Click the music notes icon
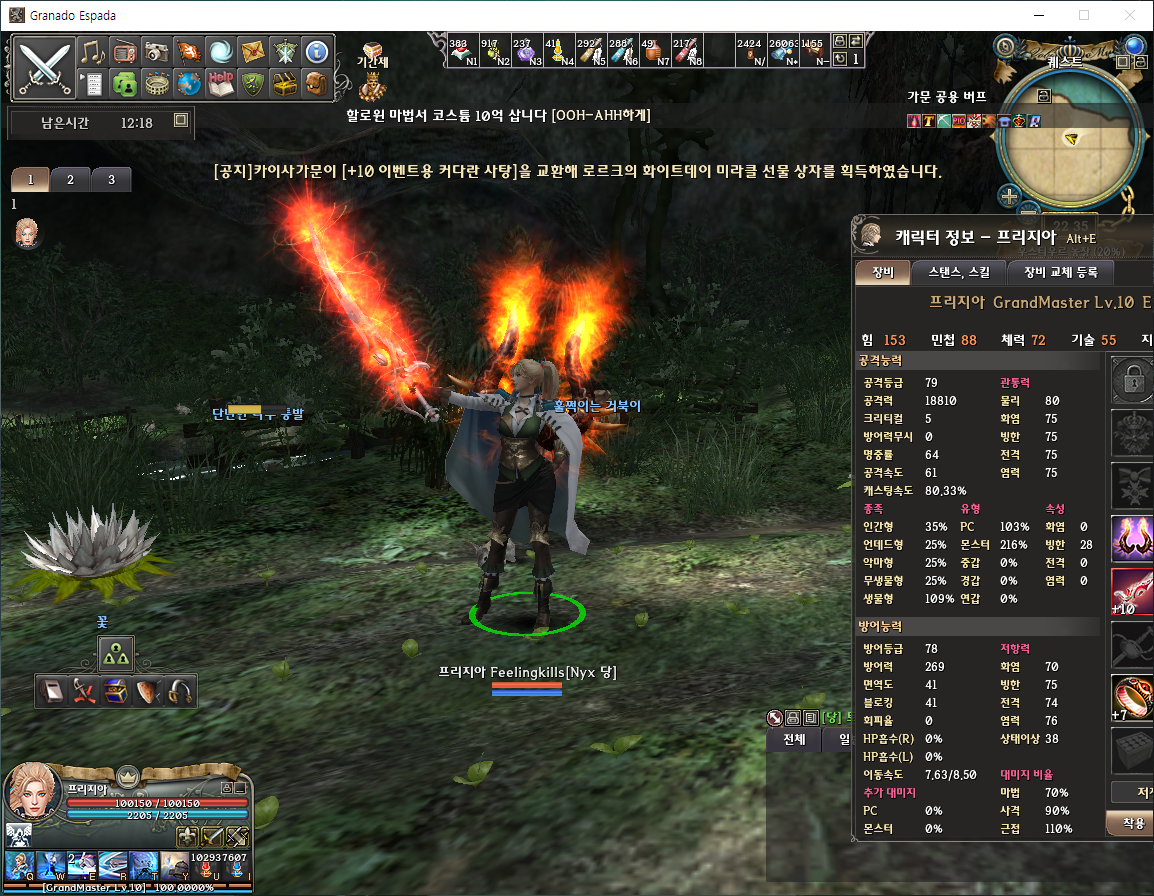The height and width of the screenshot is (896, 1154). click(x=93, y=52)
